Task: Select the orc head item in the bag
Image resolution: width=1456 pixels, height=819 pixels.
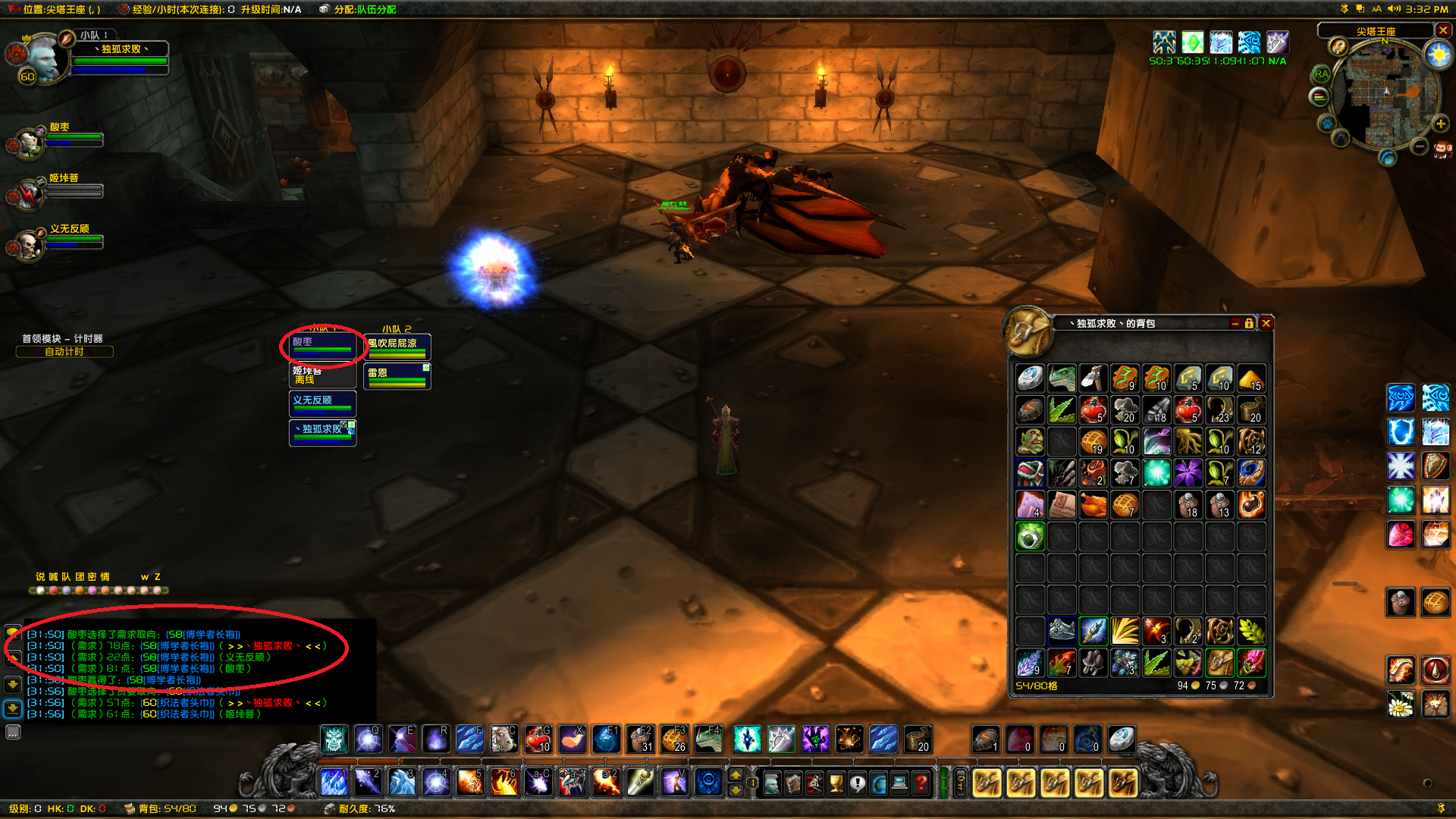Action: point(1031,441)
